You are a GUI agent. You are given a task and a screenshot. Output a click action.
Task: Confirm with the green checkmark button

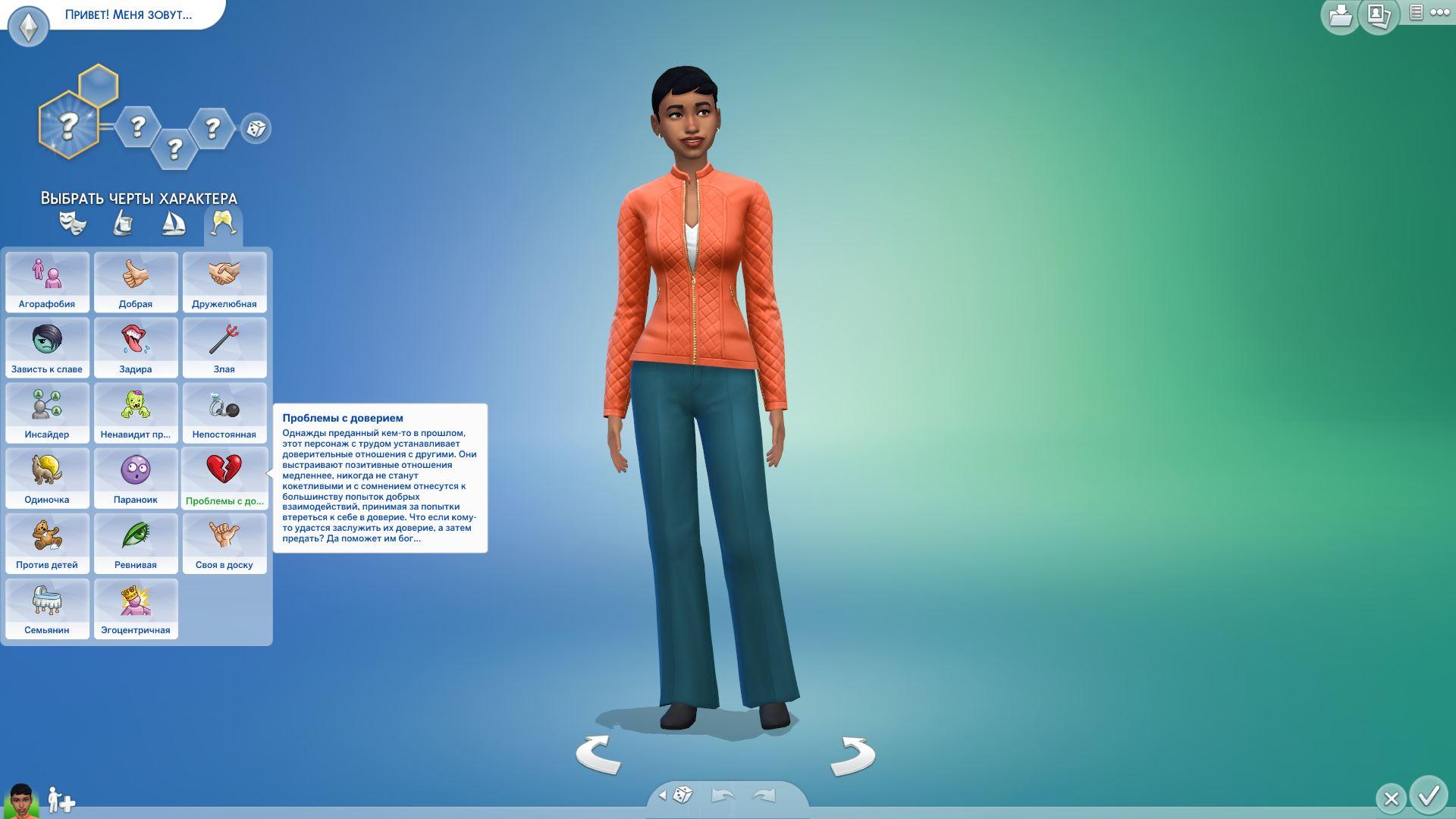[1429, 795]
